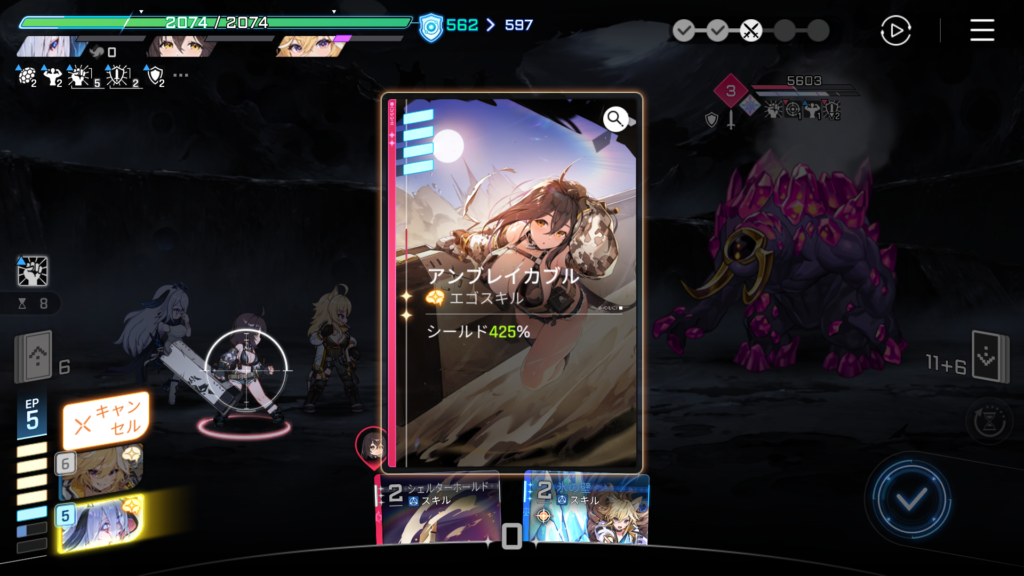This screenshot has height=576, width=1024.
Task: Click the fist buff icon above the hourglass
Action: (x=32, y=272)
